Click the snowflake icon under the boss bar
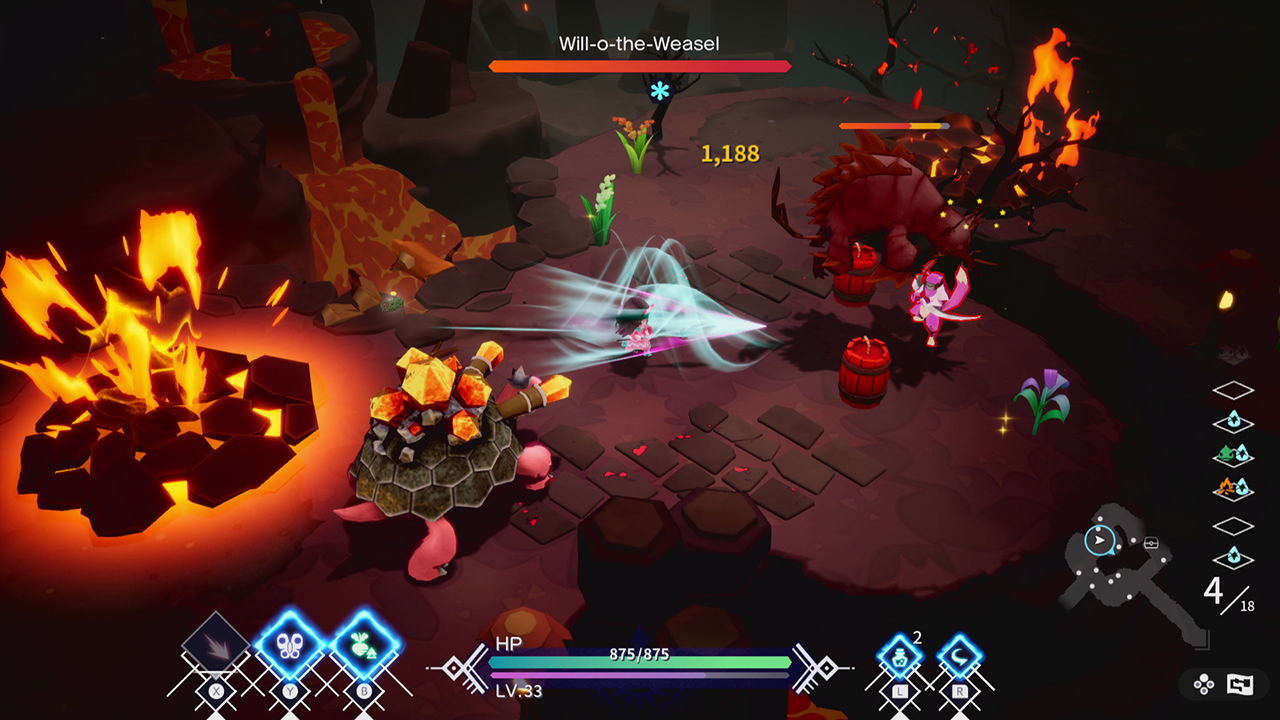1280x720 pixels. point(659,91)
